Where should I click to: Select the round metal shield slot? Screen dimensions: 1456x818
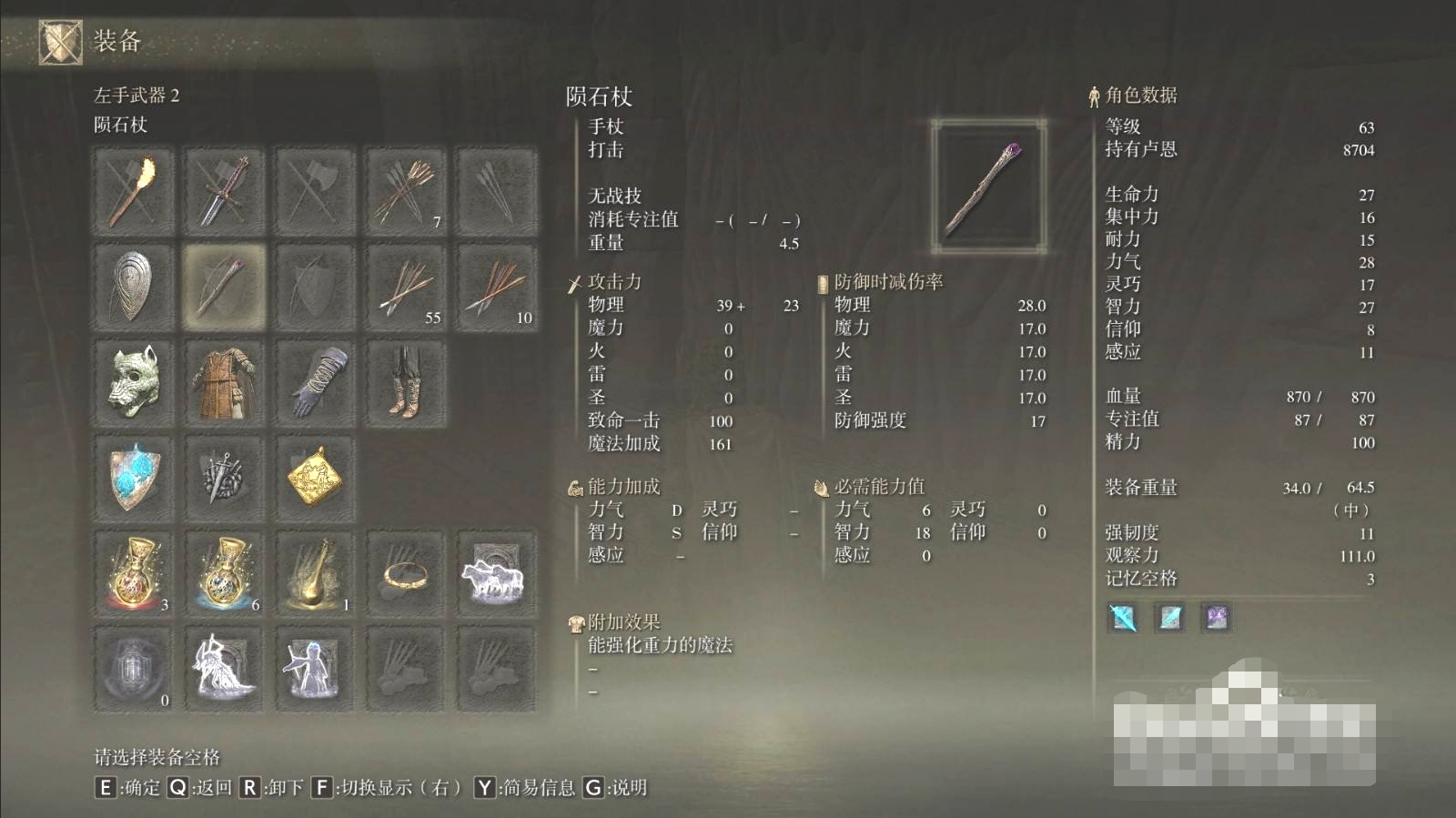133,287
